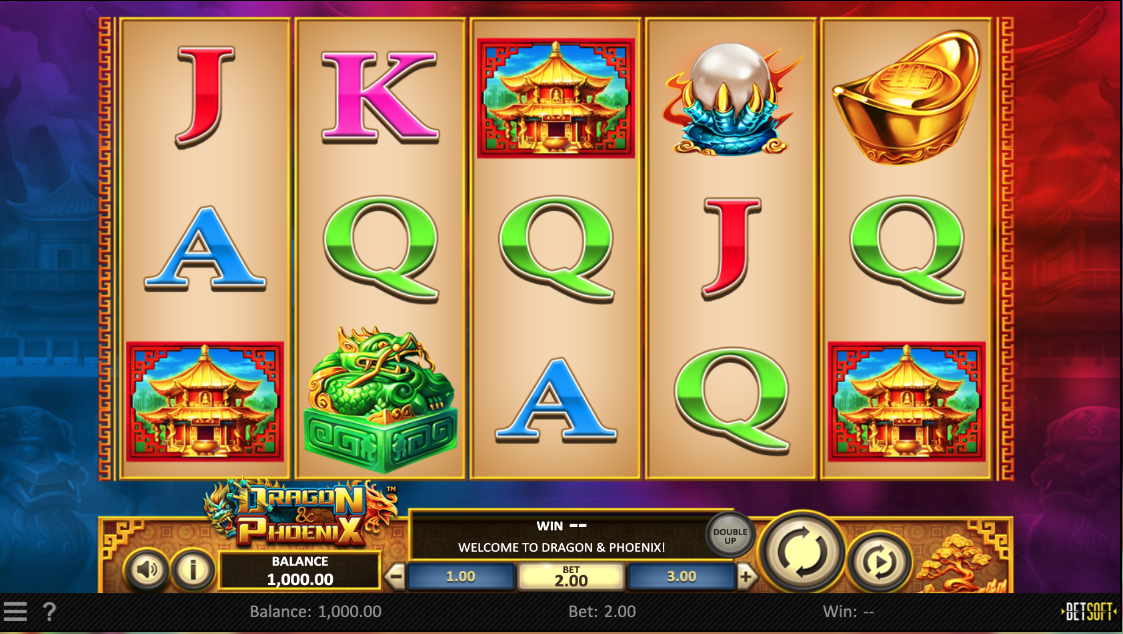Increase the bet with the plus button
This screenshot has width=1123, height=634.
(x=746, y=576)
